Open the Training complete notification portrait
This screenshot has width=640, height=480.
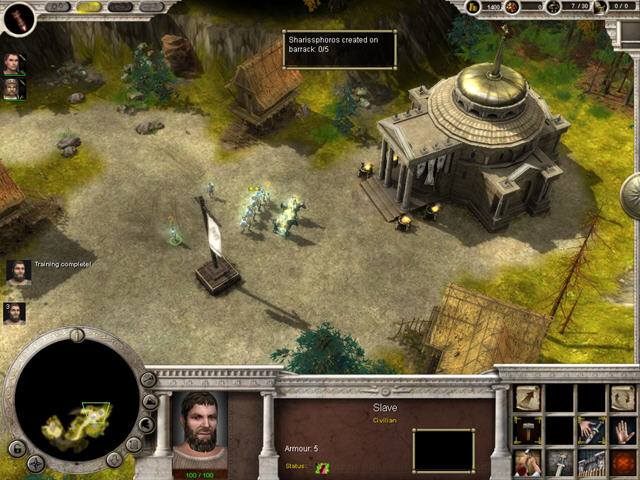18,272
